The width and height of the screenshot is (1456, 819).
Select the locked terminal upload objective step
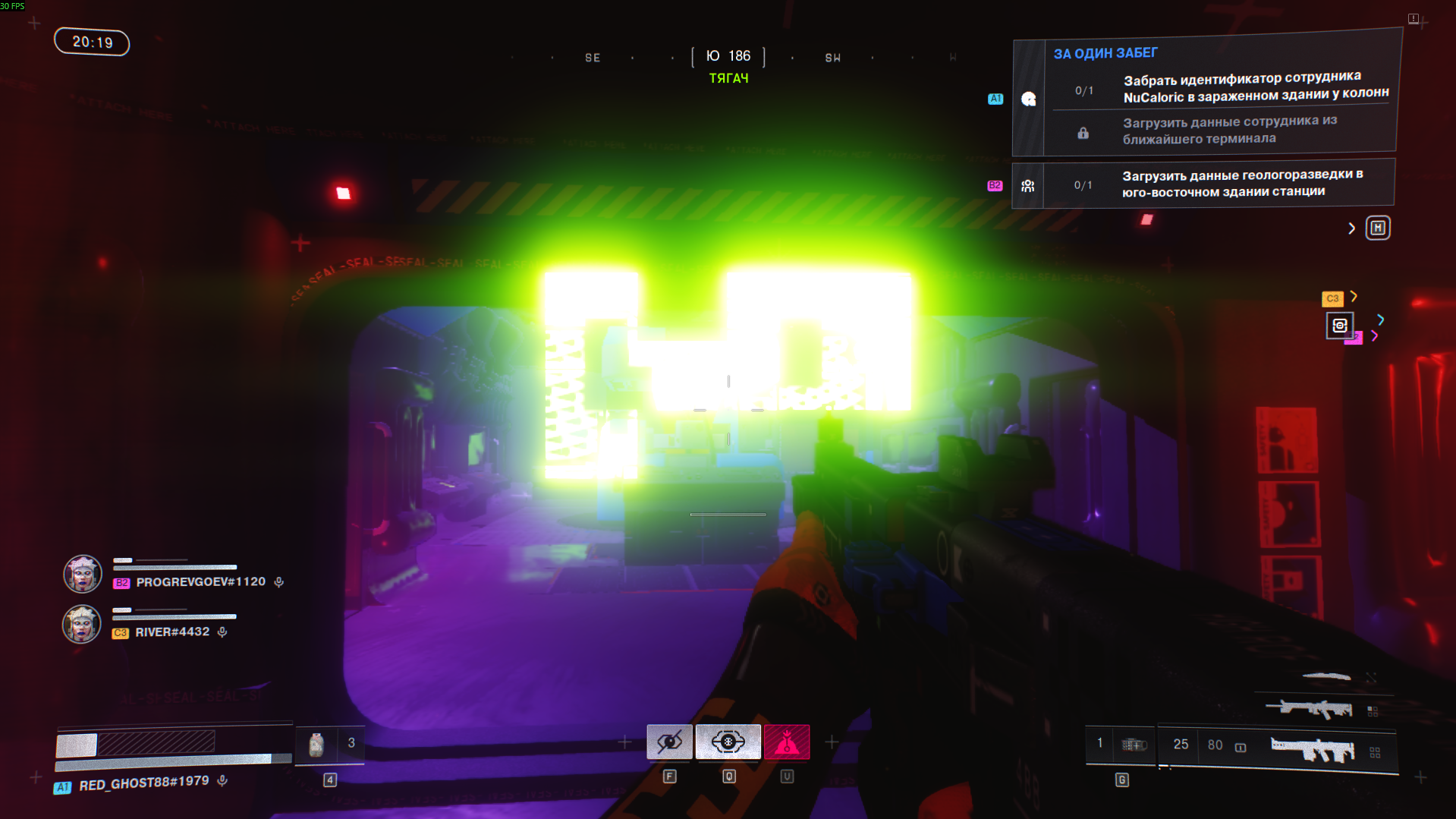(1229, 130)
